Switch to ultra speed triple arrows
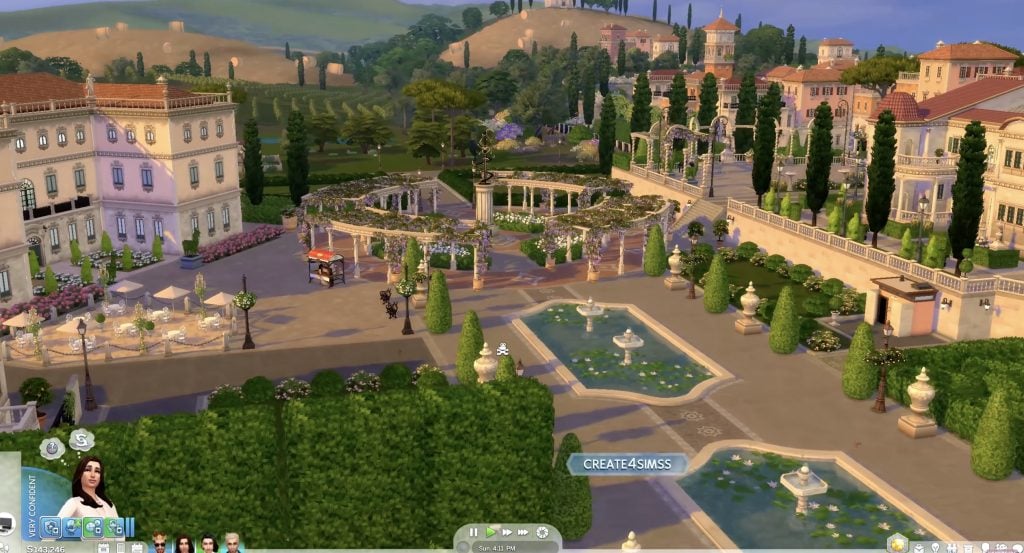This screenshot has height=553, width=1024. pyautogui.click(x=525, y=532)
